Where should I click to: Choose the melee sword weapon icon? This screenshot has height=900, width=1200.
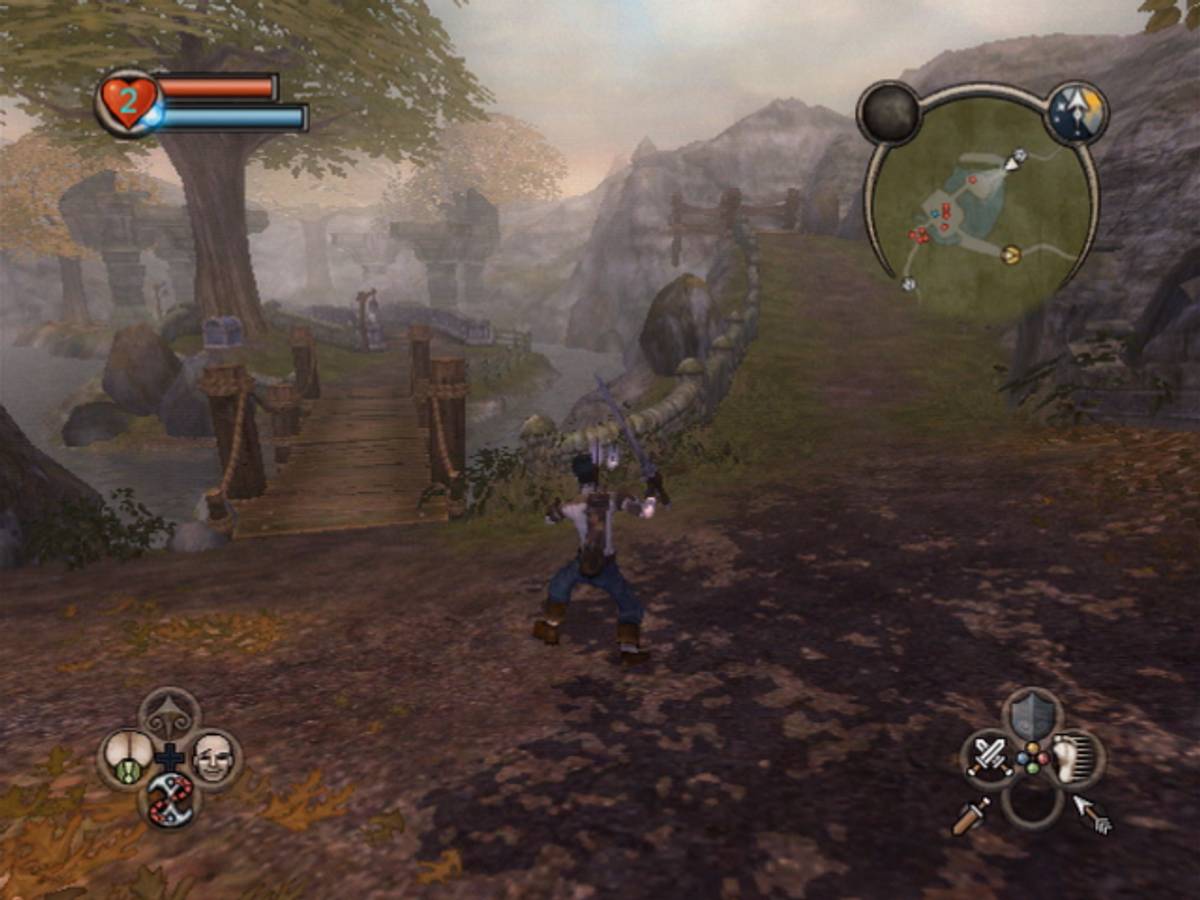point(970,816)
